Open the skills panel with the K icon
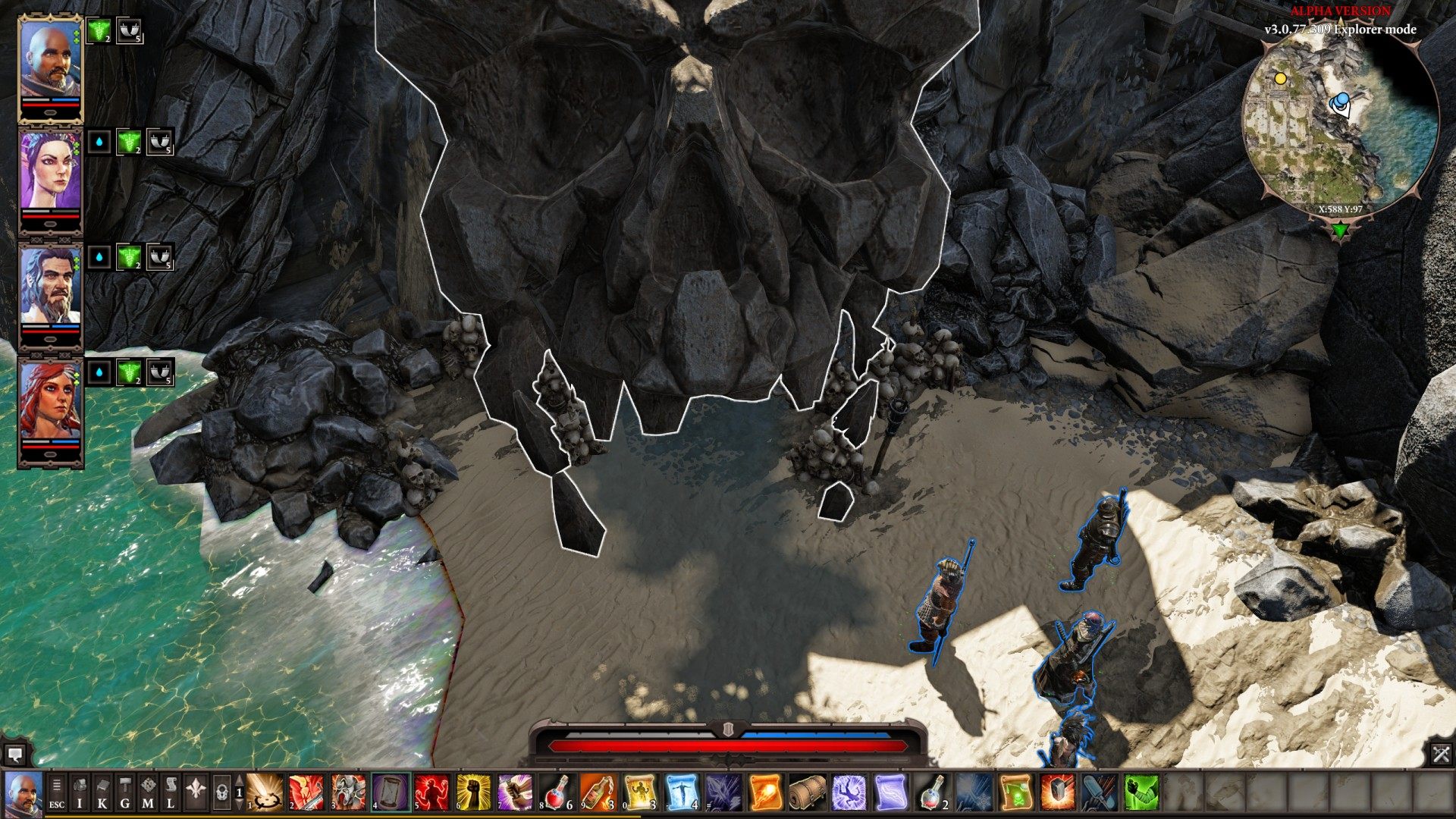 102,794
